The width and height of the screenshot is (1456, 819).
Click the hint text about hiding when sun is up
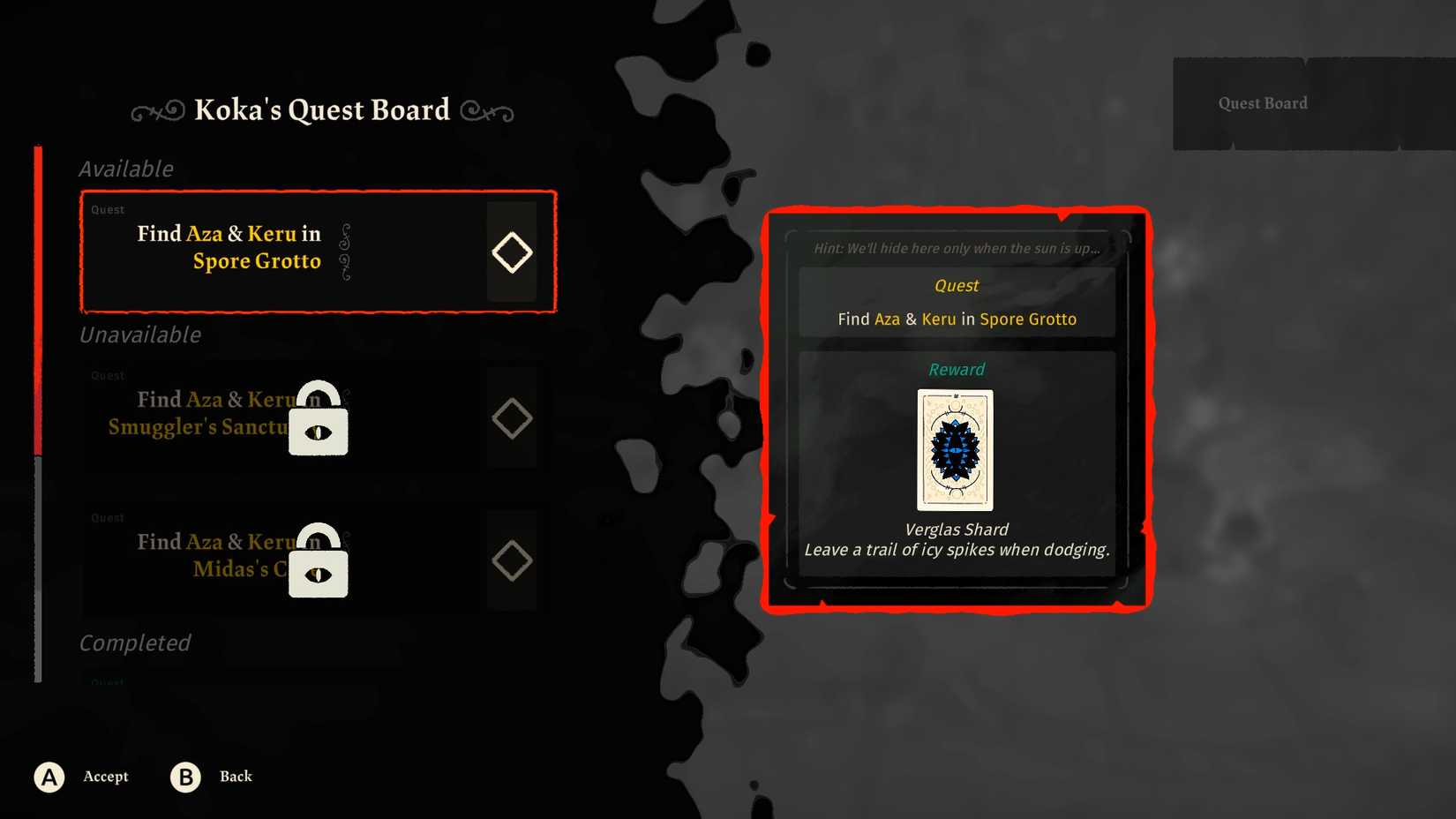956,248
